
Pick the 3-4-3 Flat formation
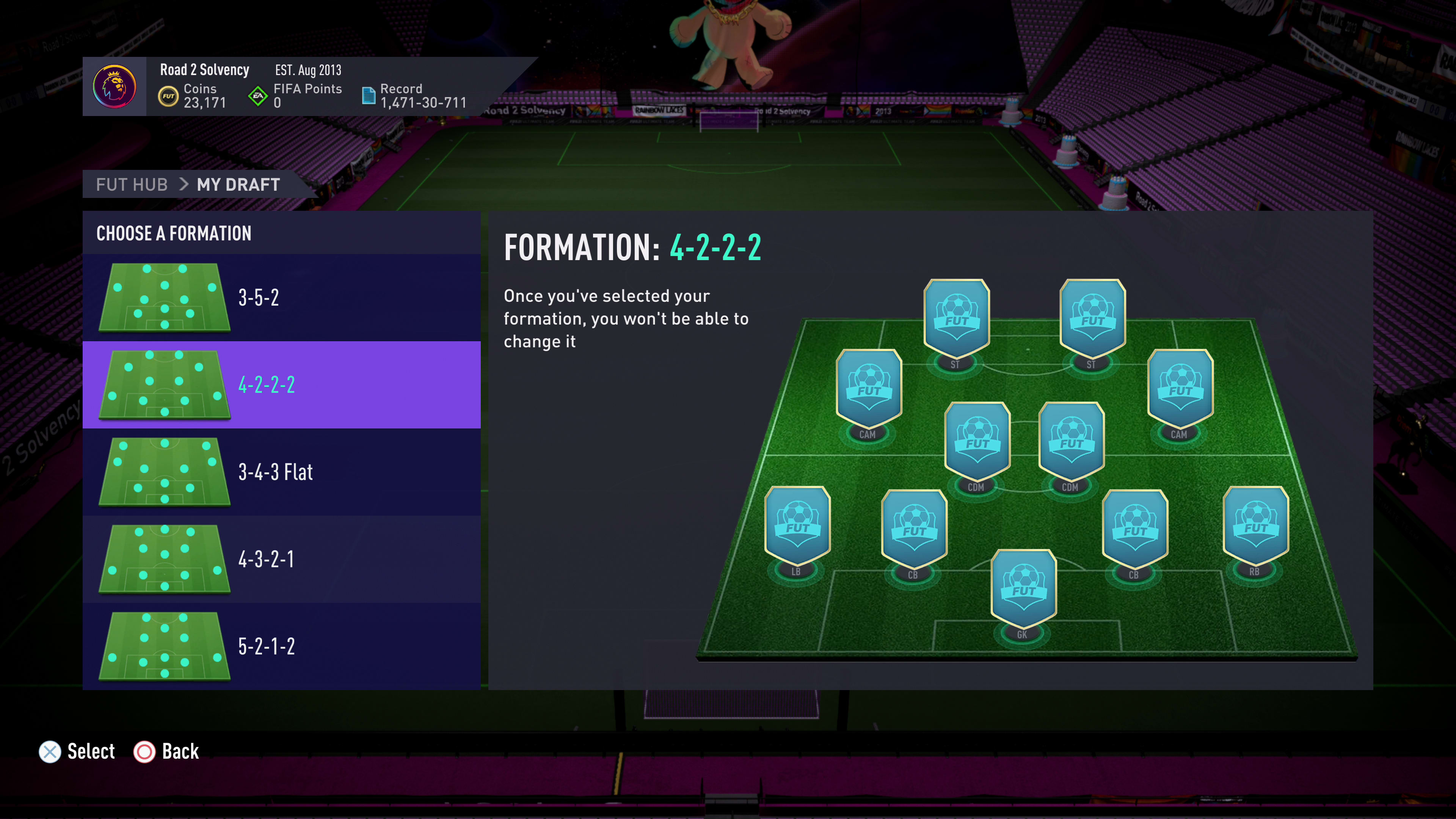click(281, 472)
